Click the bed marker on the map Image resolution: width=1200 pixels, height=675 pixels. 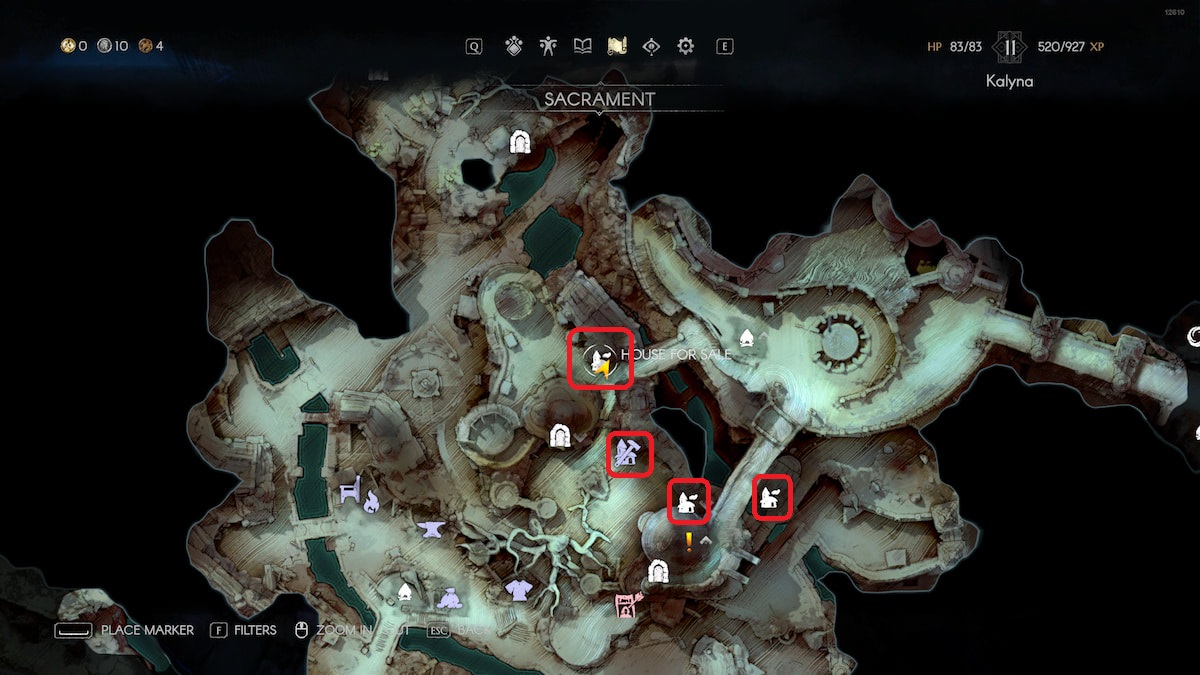(x=350, y=492)
